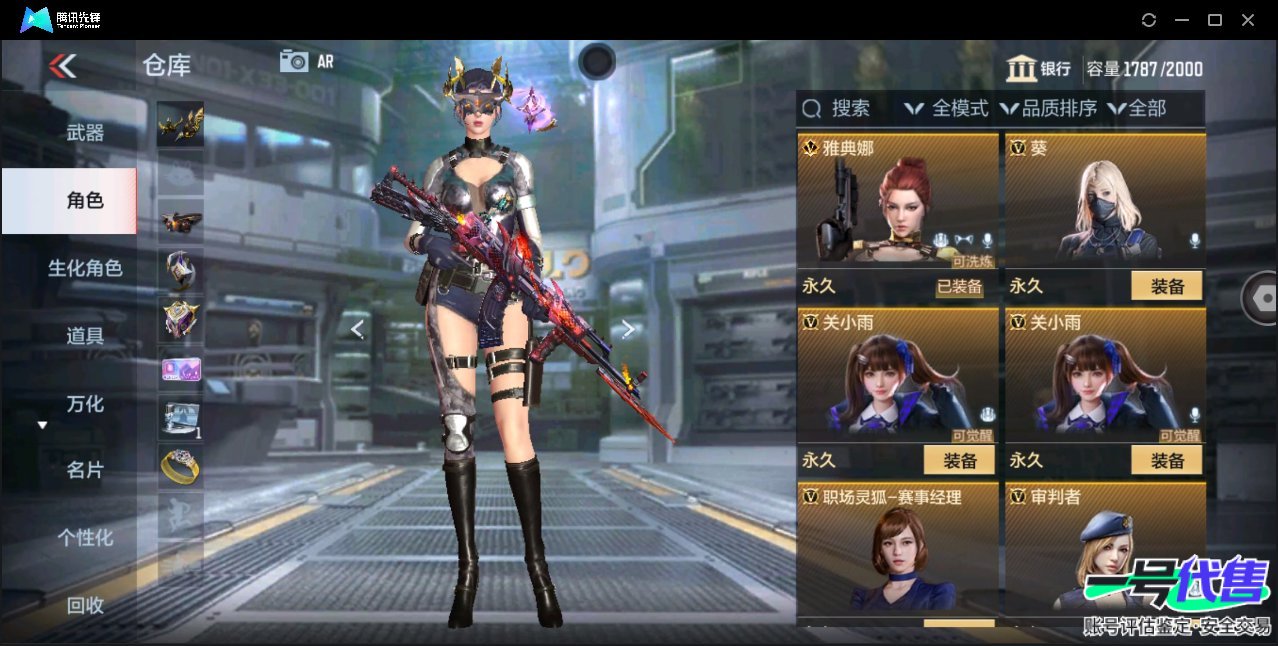Viewport: 1278px width, 646px height.
Task: Switch to the 万化 tab
Action: [x=85, y=404]
